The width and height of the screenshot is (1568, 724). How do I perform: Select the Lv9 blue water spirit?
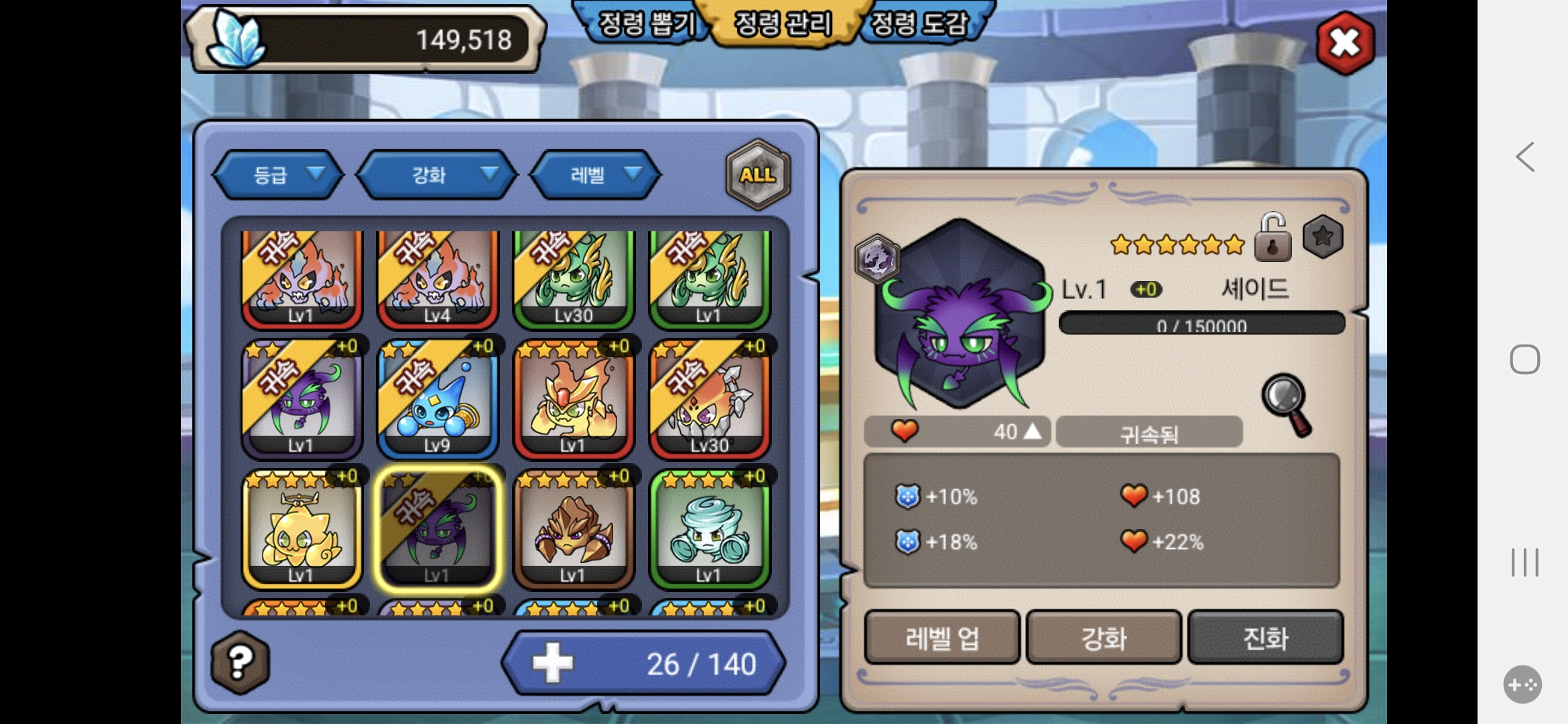[x=437, y=401]
